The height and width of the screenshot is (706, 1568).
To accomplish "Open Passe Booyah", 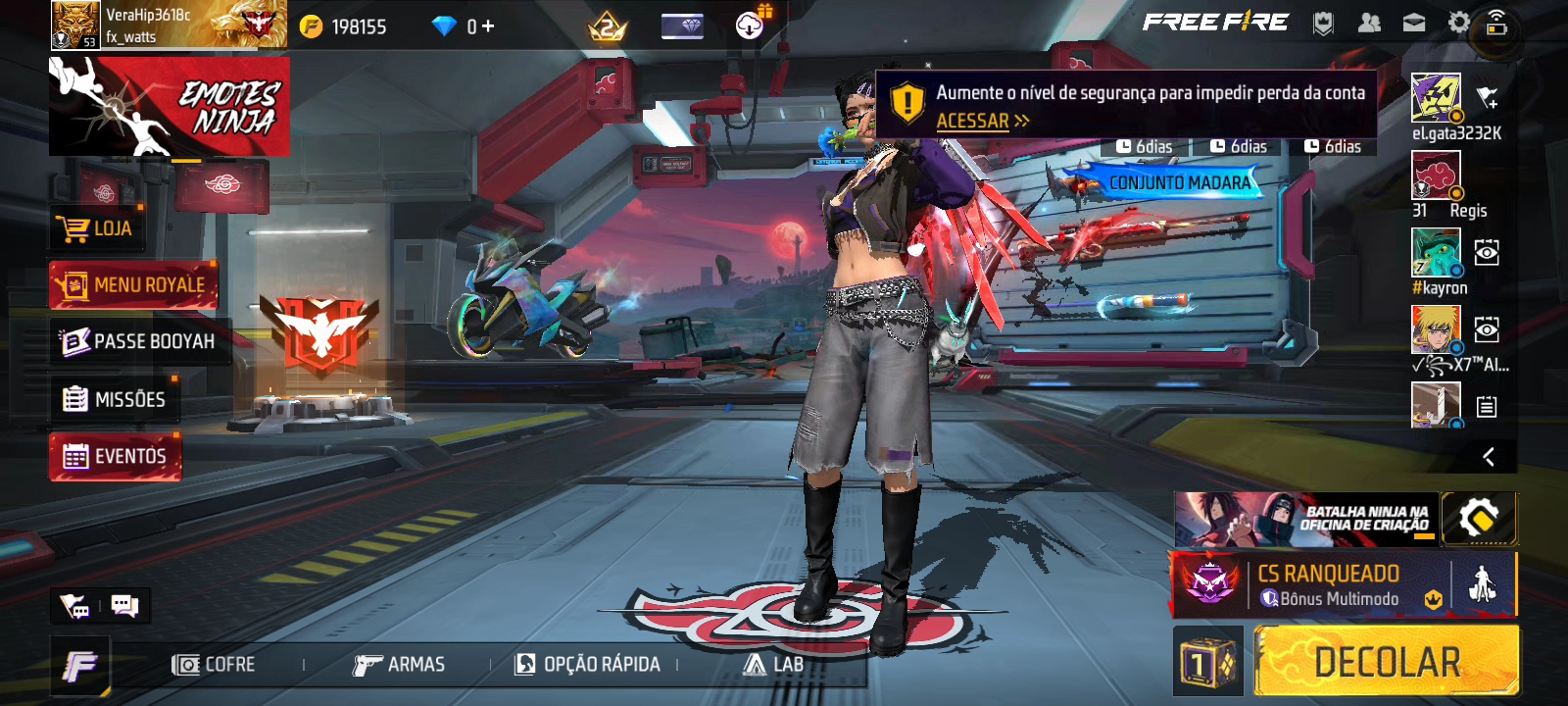I will pyautogui.click(x=138, y=341).
